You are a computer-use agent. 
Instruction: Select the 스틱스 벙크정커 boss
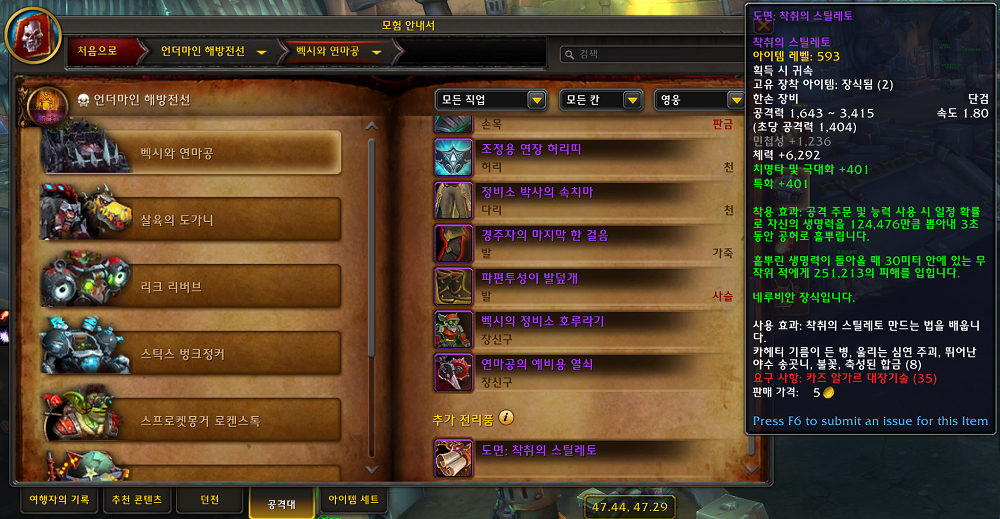(x=190, y=353)
